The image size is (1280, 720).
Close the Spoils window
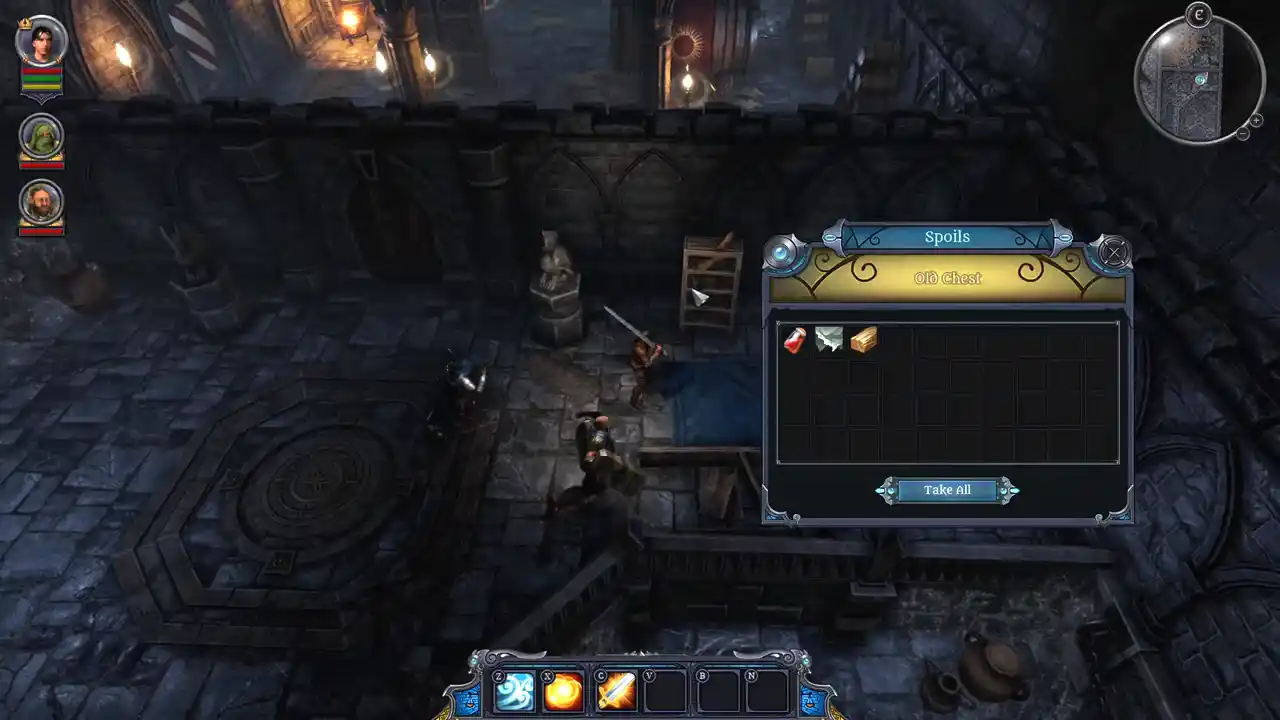pos(1114,252)
